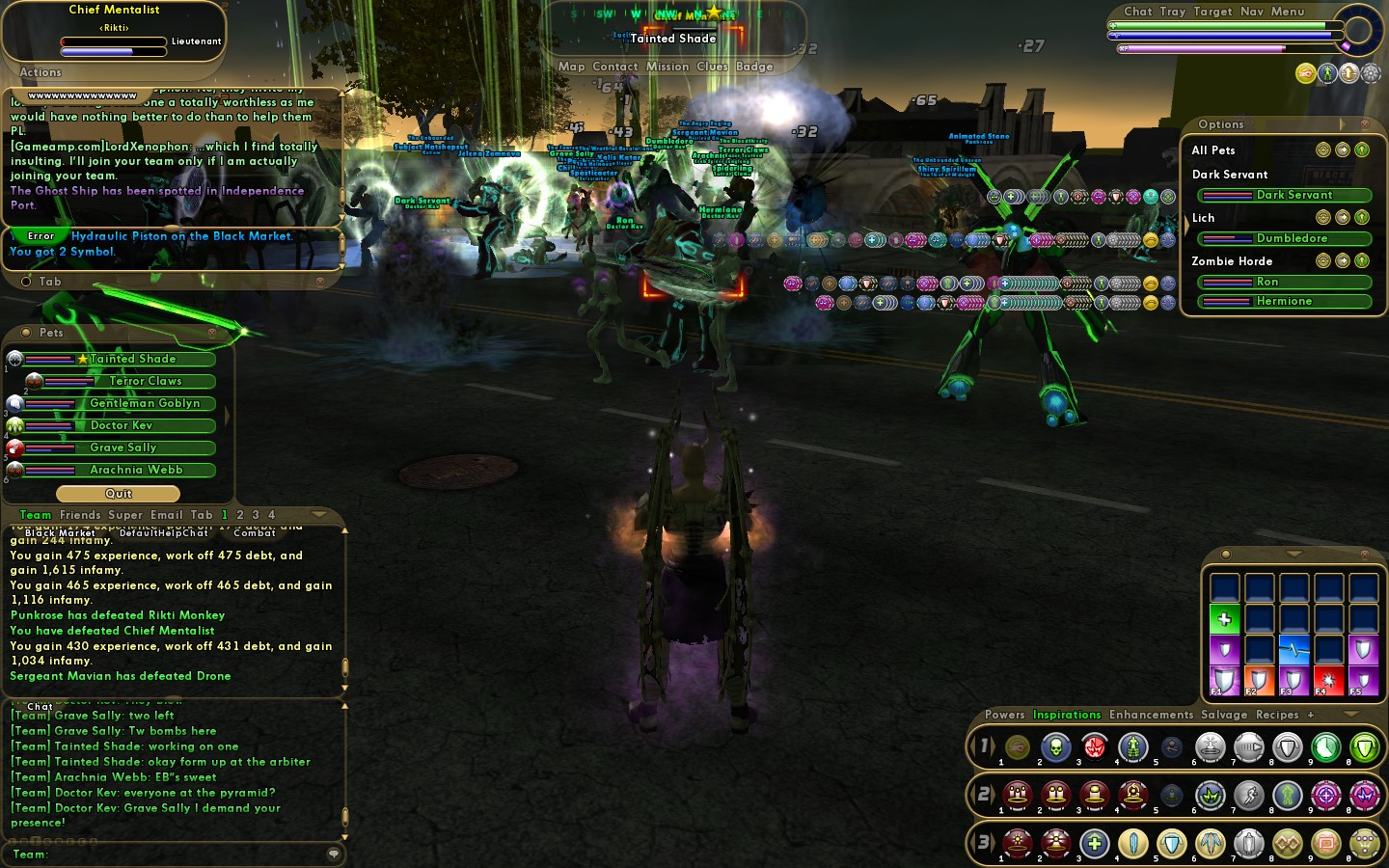Open the Nav option in top bar
Image resolution: width=1389 pixels, height=868 pixels.
[x=1252, y=12]
